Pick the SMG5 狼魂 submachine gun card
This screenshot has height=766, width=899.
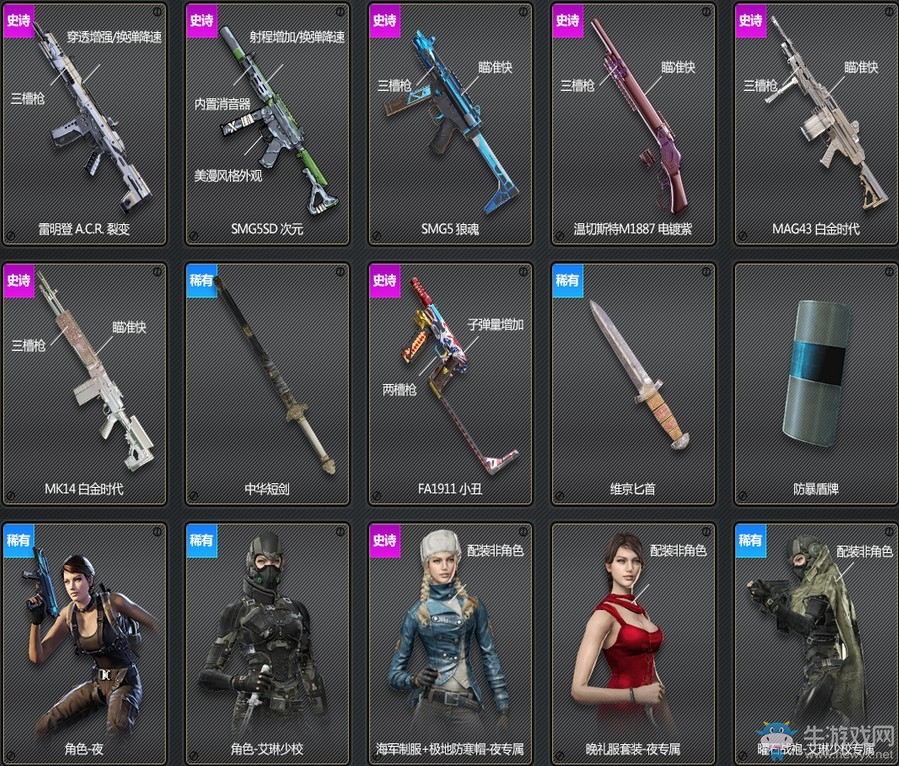point(450,124)
